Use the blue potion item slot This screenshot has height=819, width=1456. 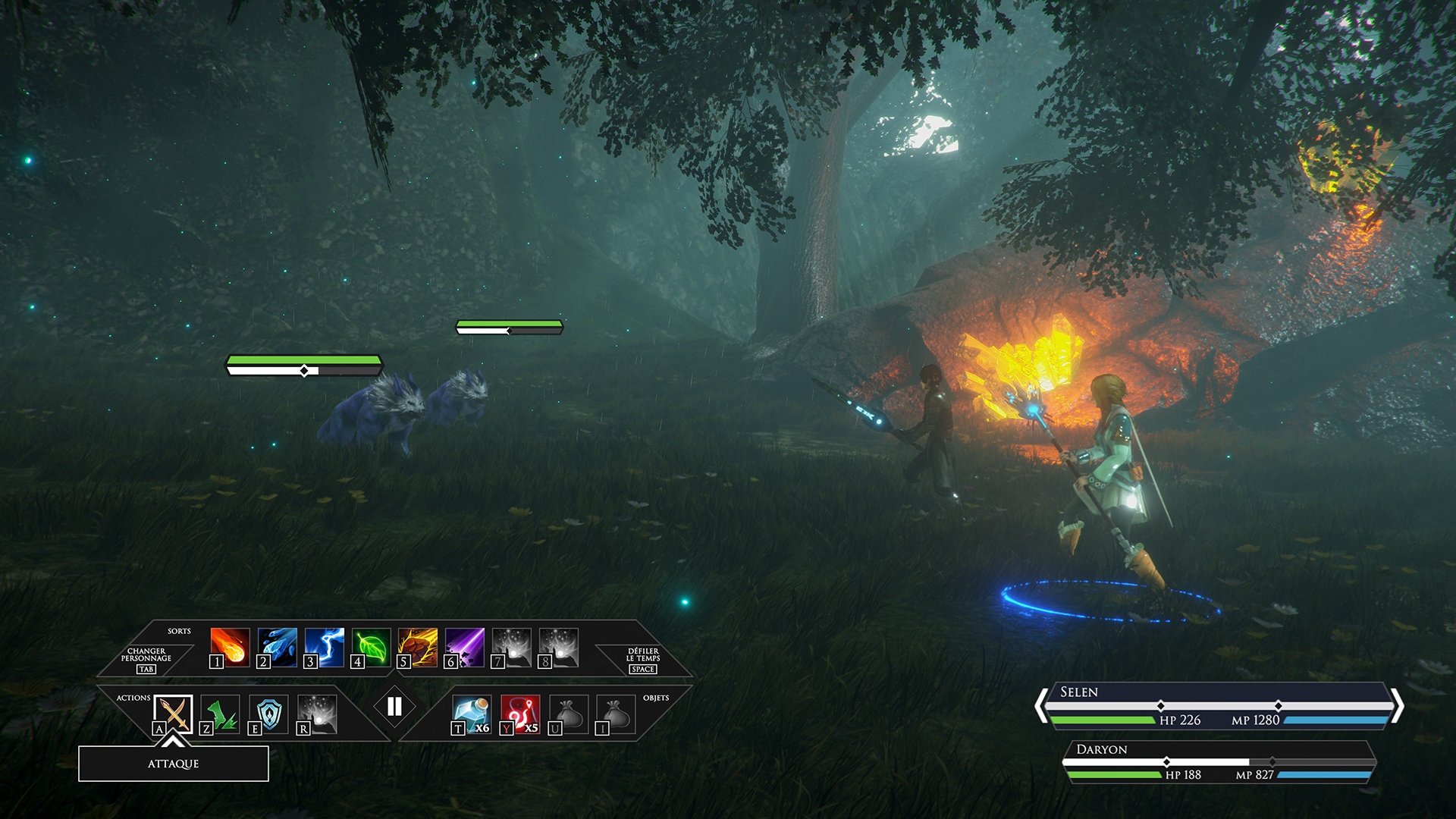(x=472, y=714)
